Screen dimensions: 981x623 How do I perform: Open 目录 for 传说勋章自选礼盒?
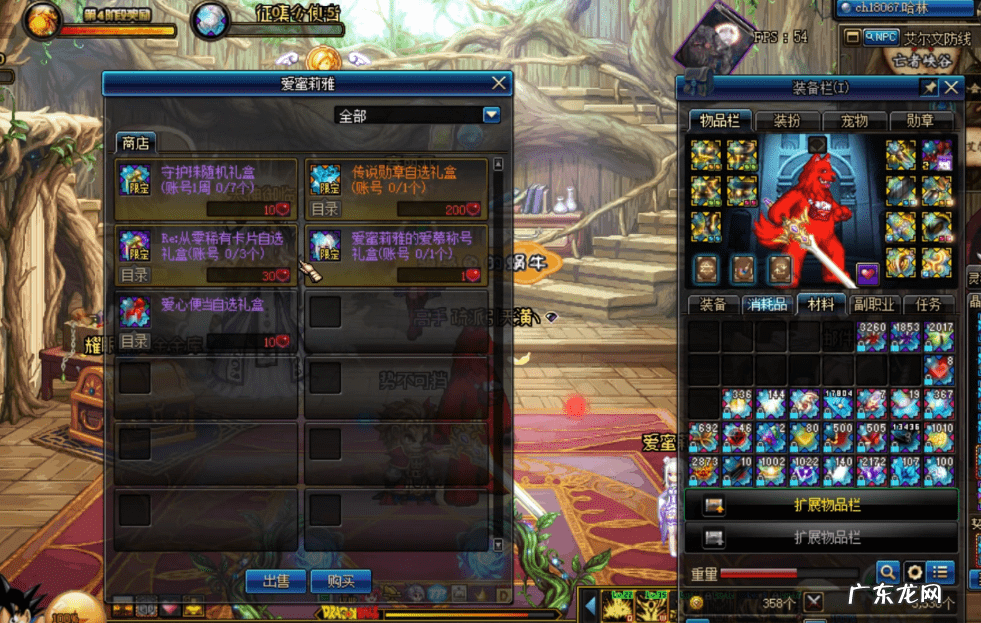[324, 209]
